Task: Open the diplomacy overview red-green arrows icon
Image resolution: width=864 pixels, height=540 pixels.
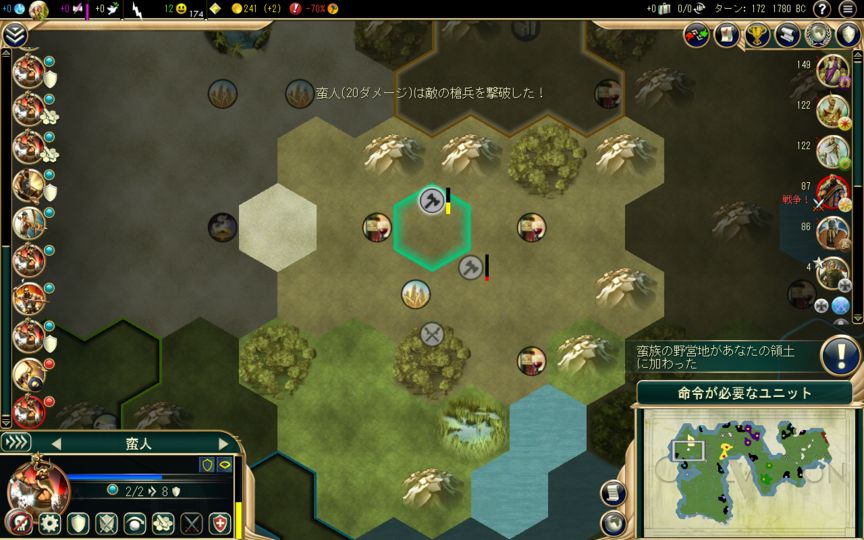Action: pyautogui.click(x=697, y=35)
